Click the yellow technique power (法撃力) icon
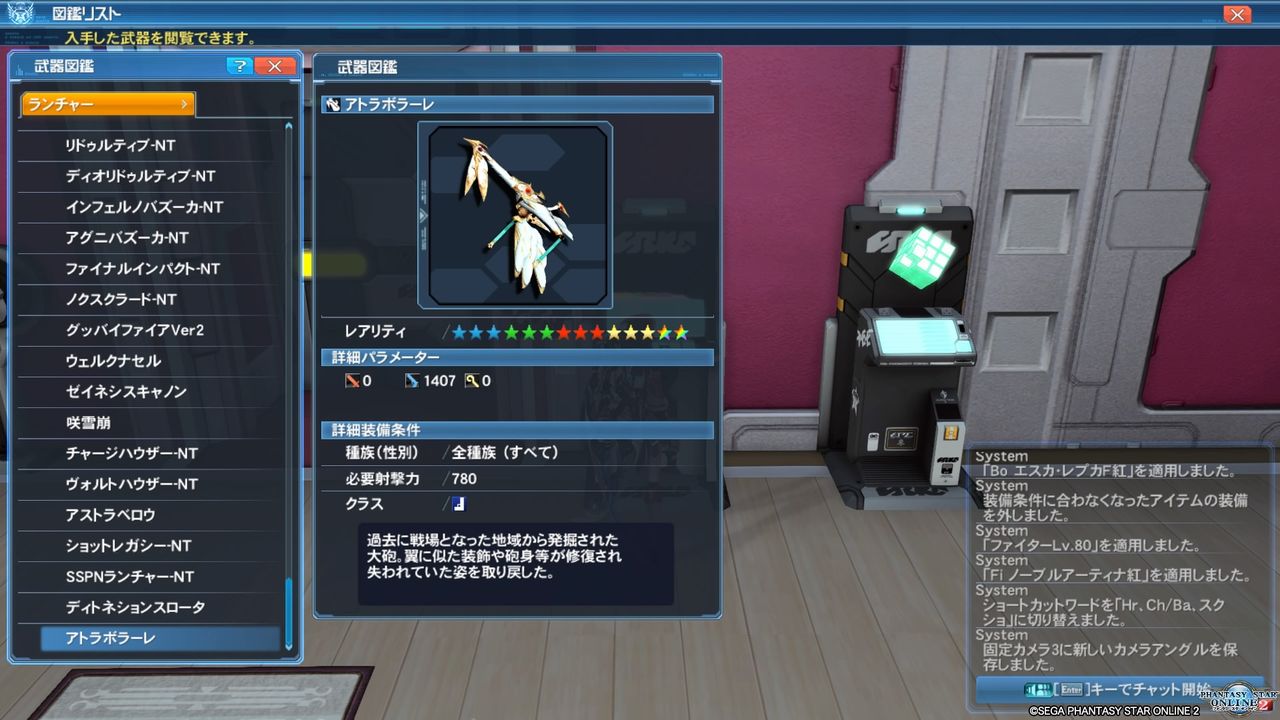 click(471, 381)
